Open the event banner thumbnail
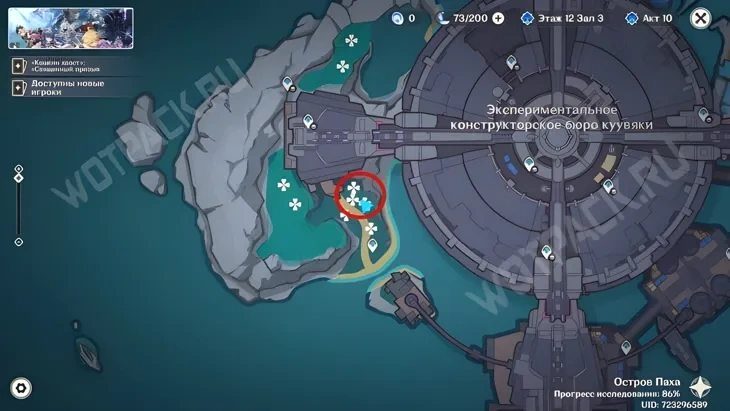The width and height of the screenshot is (730, 411). (x=71, y=28)
